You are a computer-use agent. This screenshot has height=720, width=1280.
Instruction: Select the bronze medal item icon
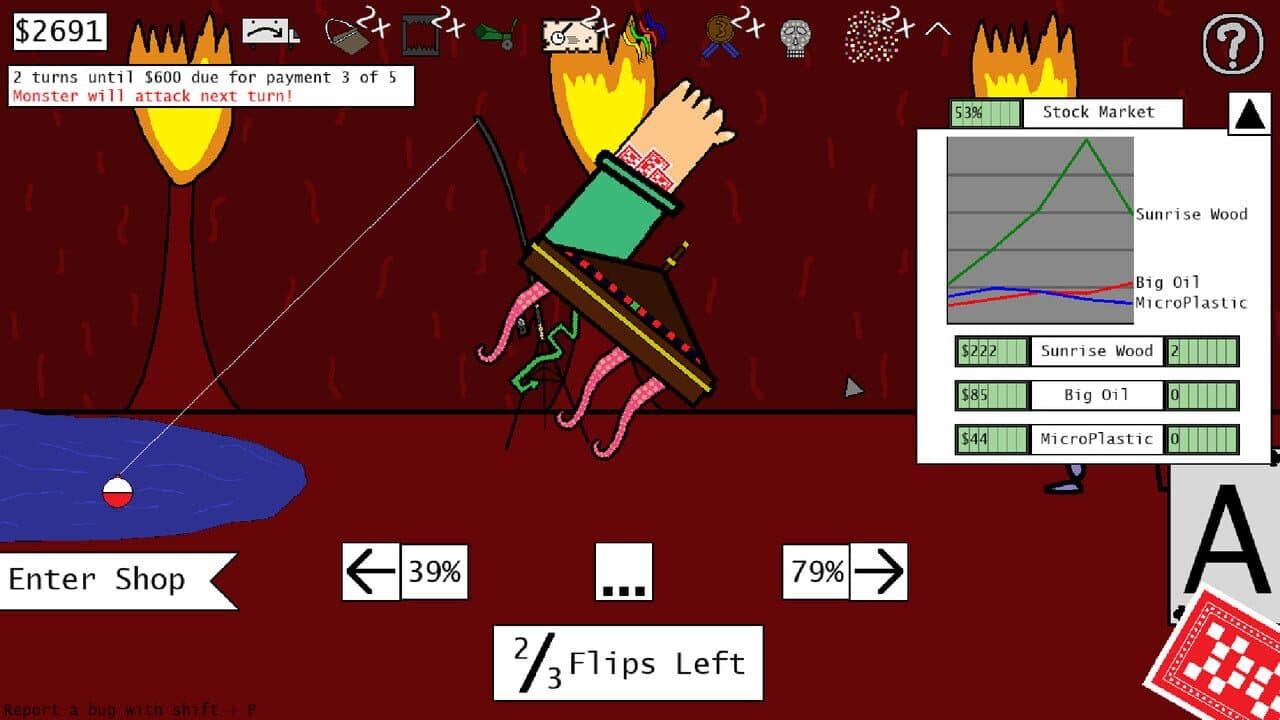tap(717, 32)
